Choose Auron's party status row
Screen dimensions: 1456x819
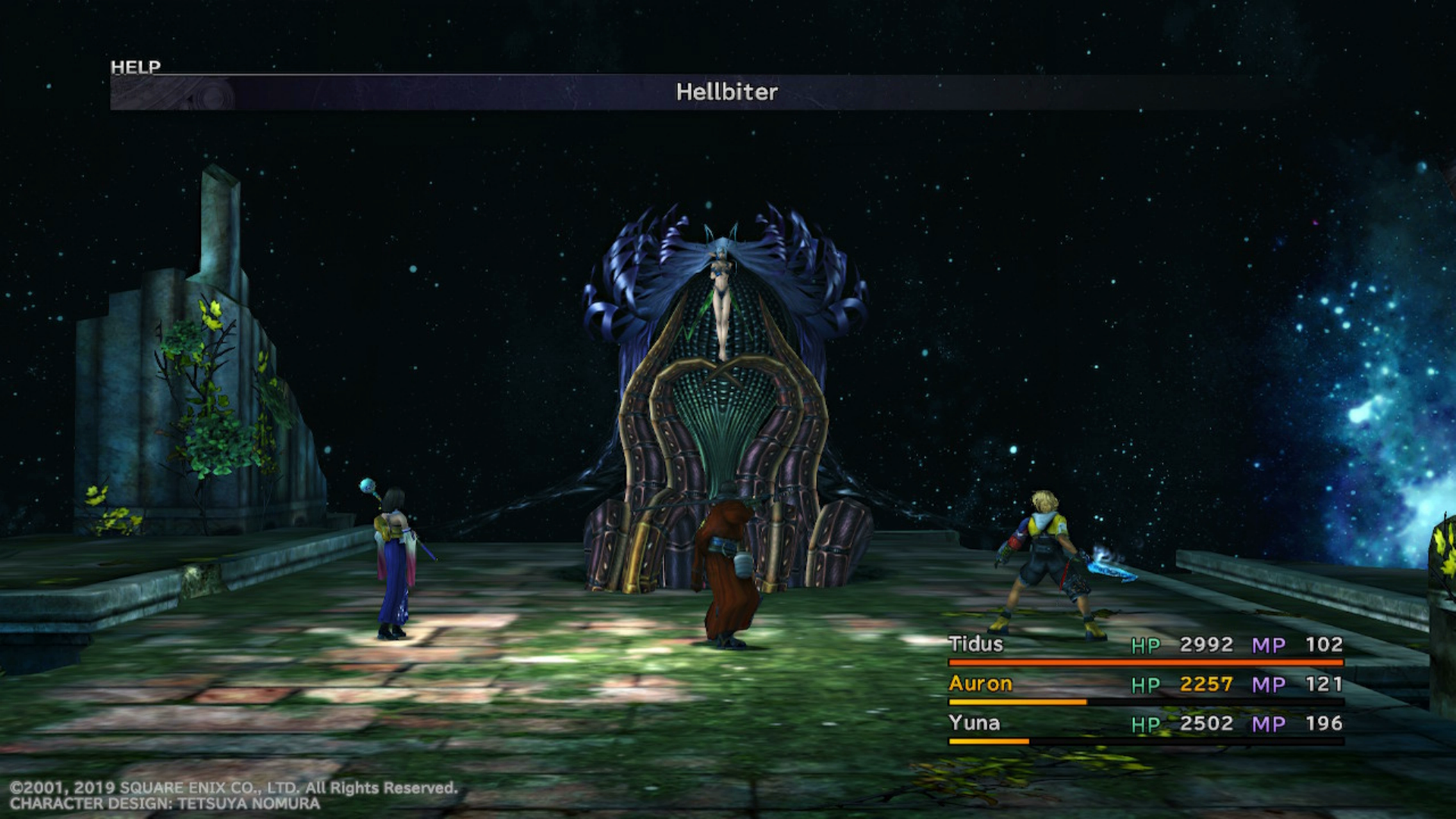pyautogui.click(x=1145, y=685)
